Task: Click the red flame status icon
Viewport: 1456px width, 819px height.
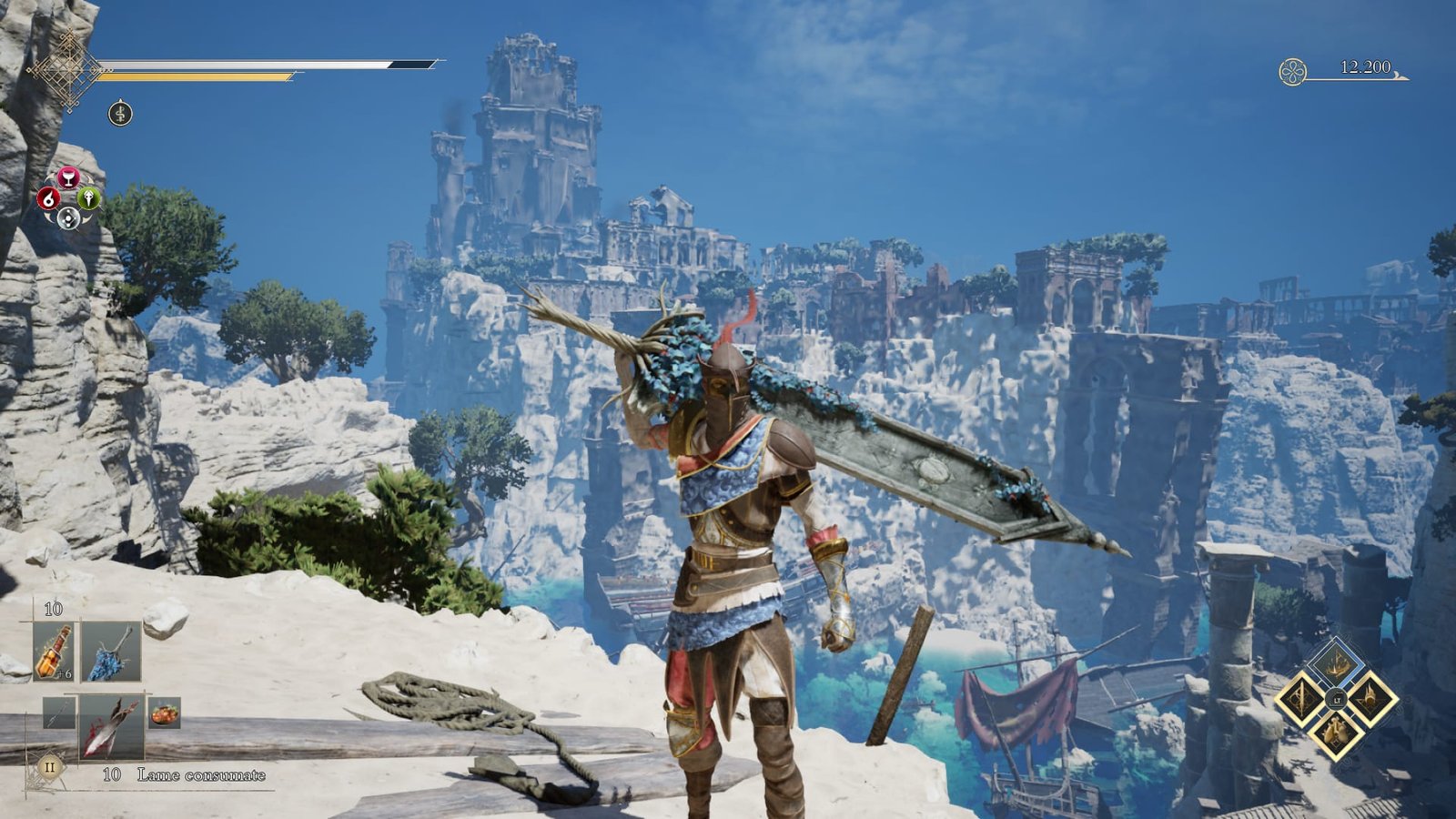Action: click(48, 197)
